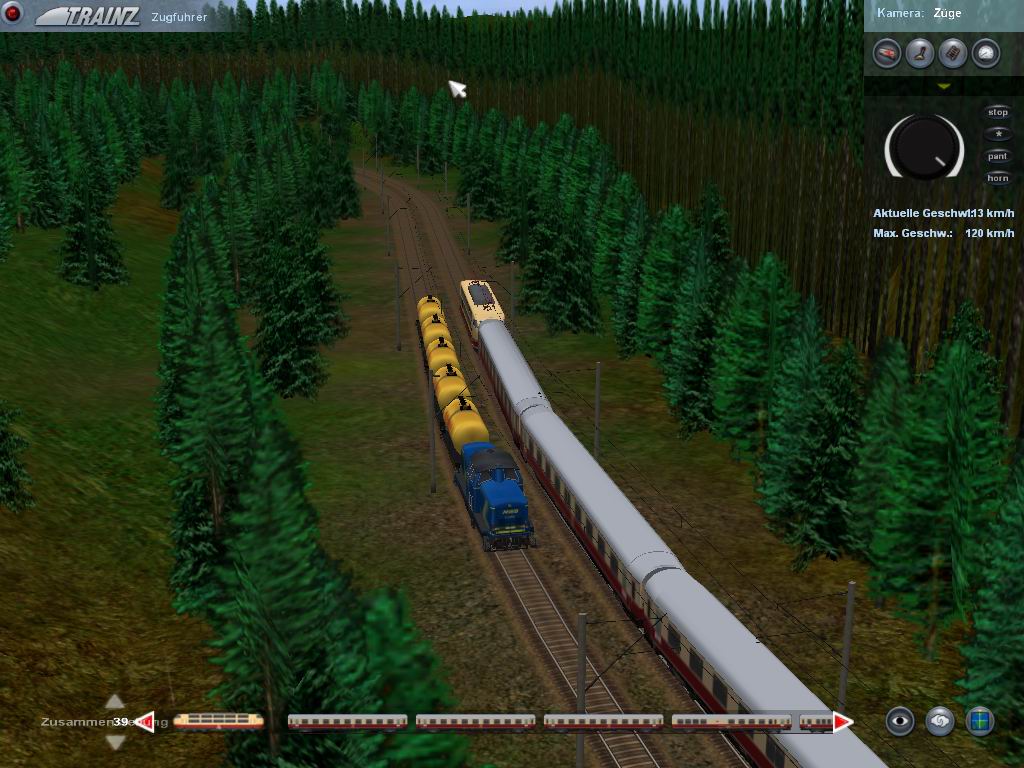
Task: Open the green map grid icon
Action: 980,720
